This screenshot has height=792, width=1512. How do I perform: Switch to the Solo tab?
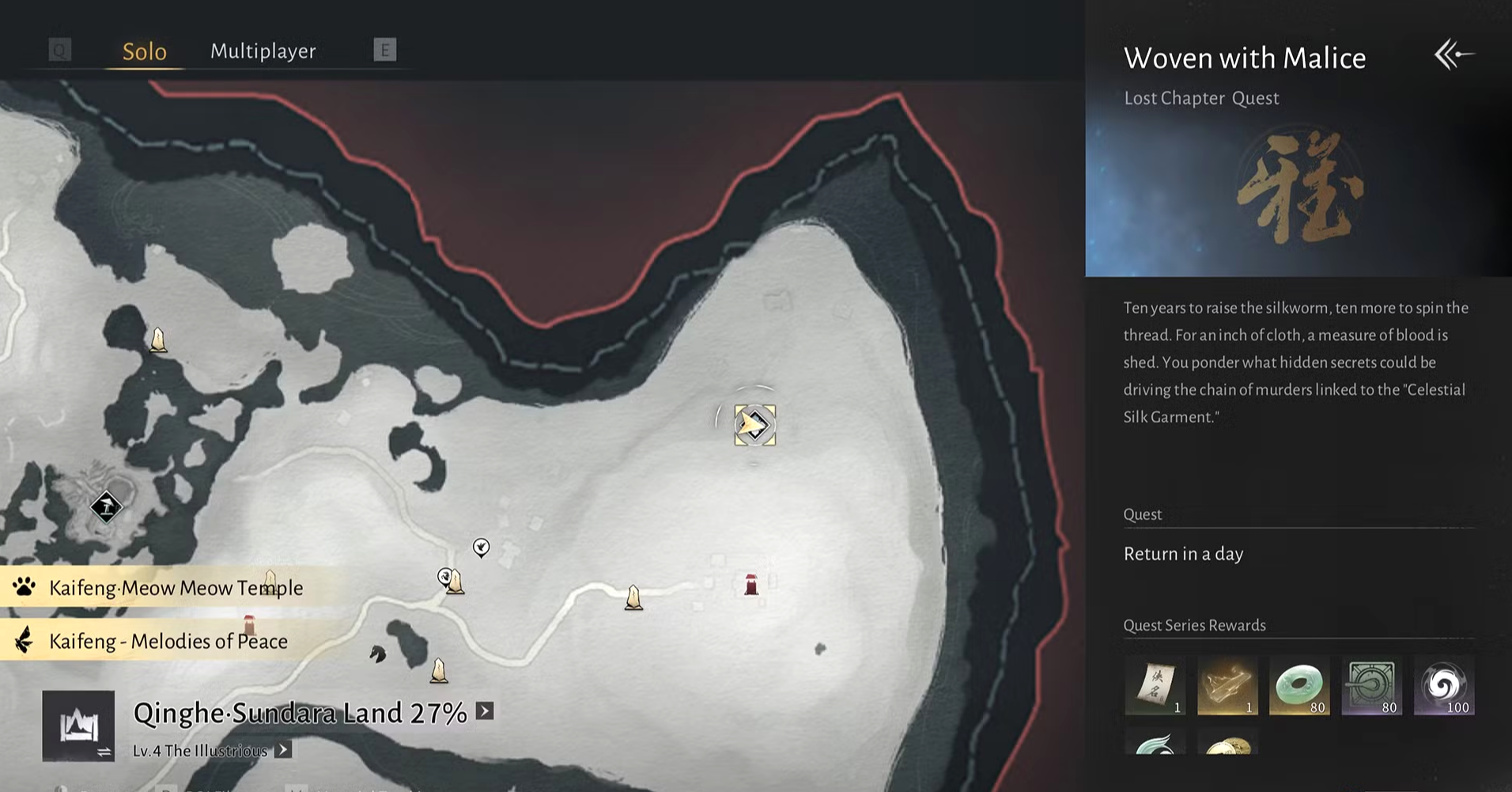145,51
